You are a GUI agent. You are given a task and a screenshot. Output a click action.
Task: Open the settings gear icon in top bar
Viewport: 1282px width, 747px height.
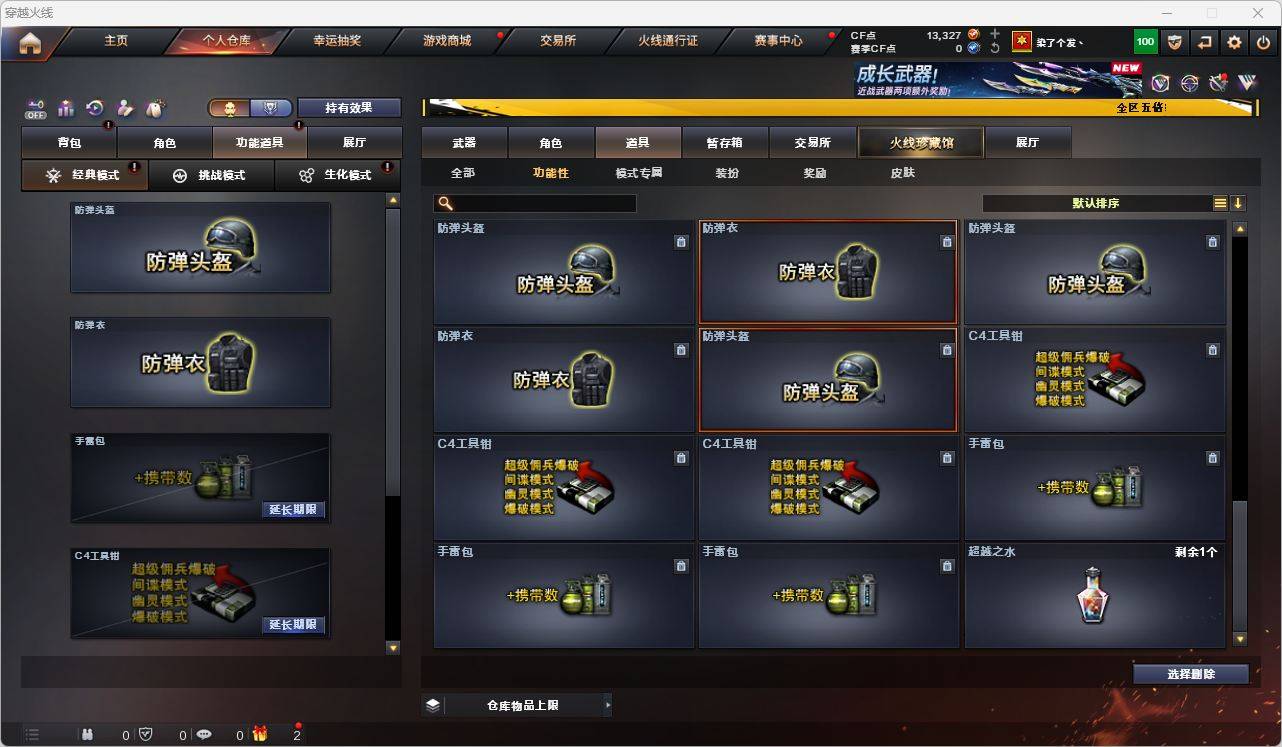(1233, 41)
